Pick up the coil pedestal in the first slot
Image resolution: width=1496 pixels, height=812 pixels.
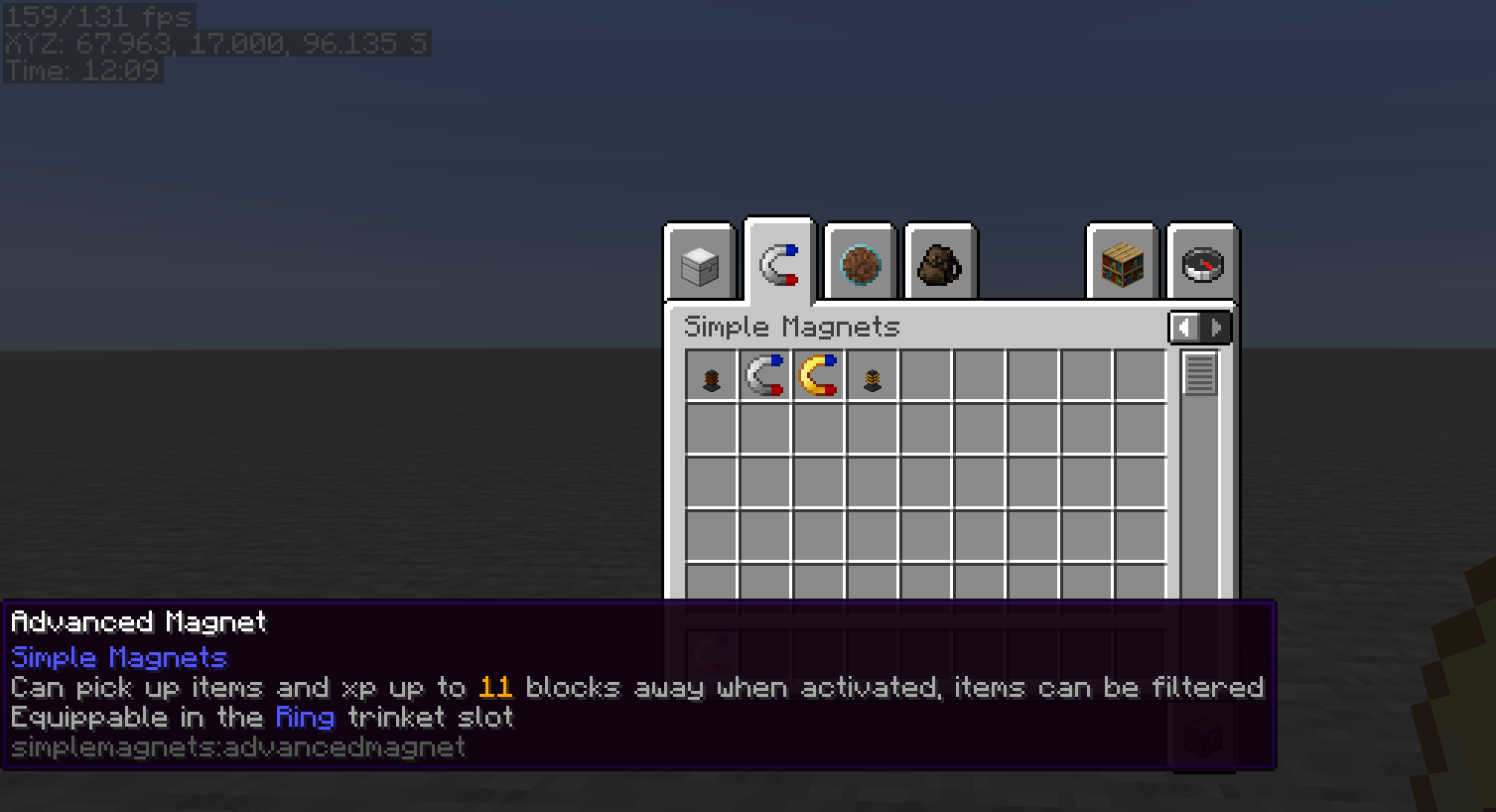click(x=710, y=375)
